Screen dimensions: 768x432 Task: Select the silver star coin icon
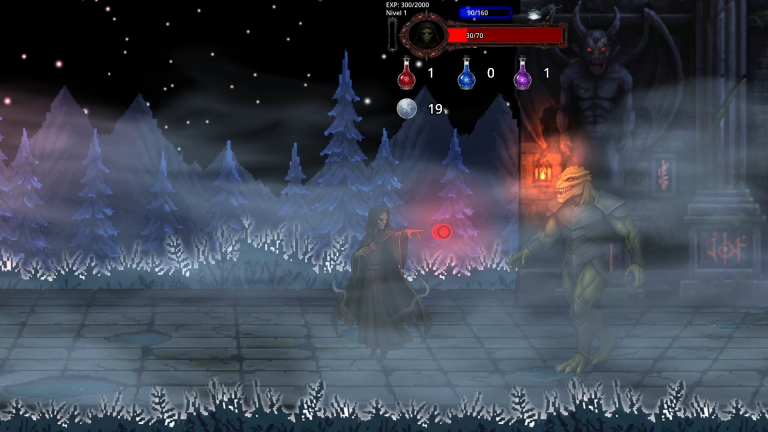406,108
